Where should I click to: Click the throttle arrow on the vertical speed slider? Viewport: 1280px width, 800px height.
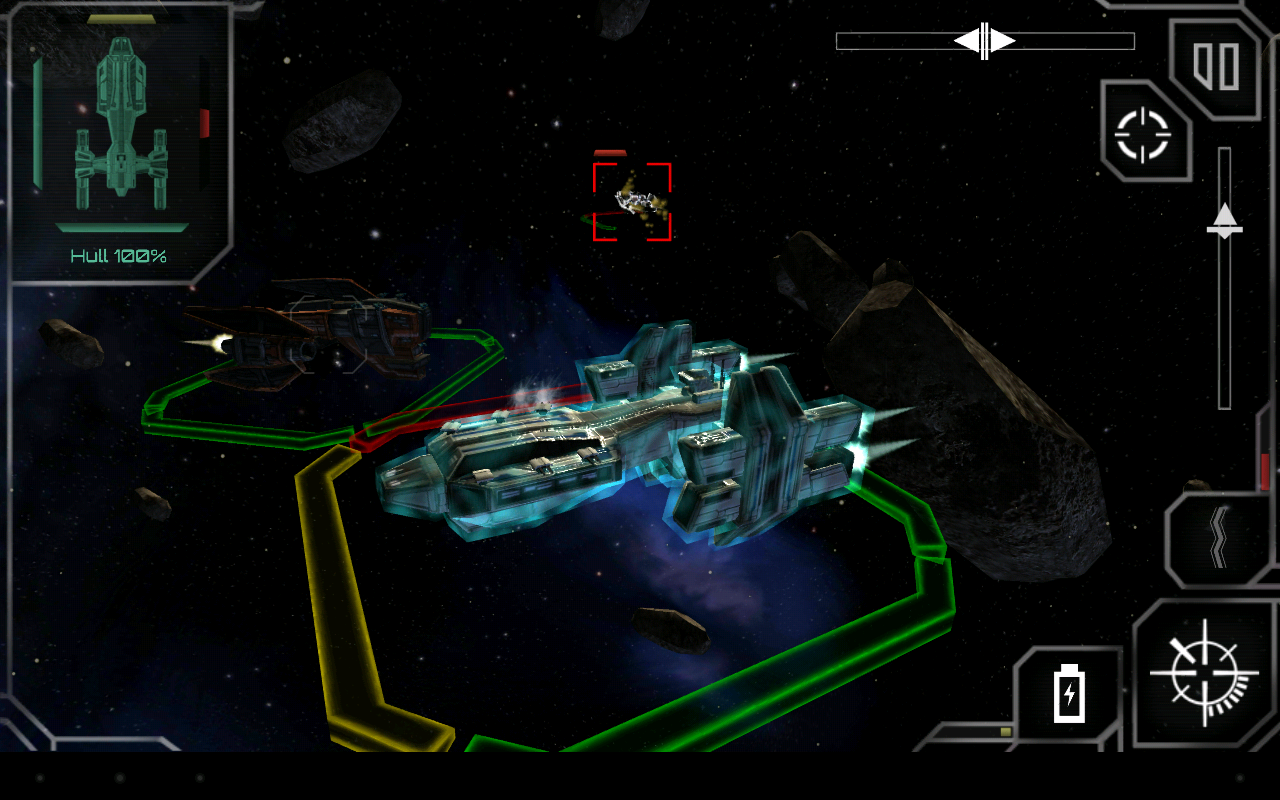pos(1226,220)
